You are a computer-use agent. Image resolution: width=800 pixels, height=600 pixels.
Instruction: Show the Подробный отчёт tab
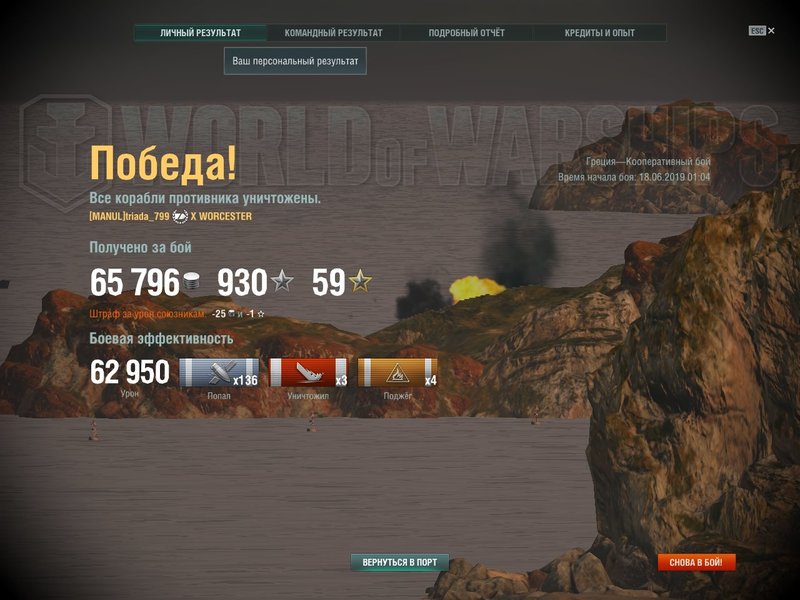pyautogui.click(x=466, y=33)
